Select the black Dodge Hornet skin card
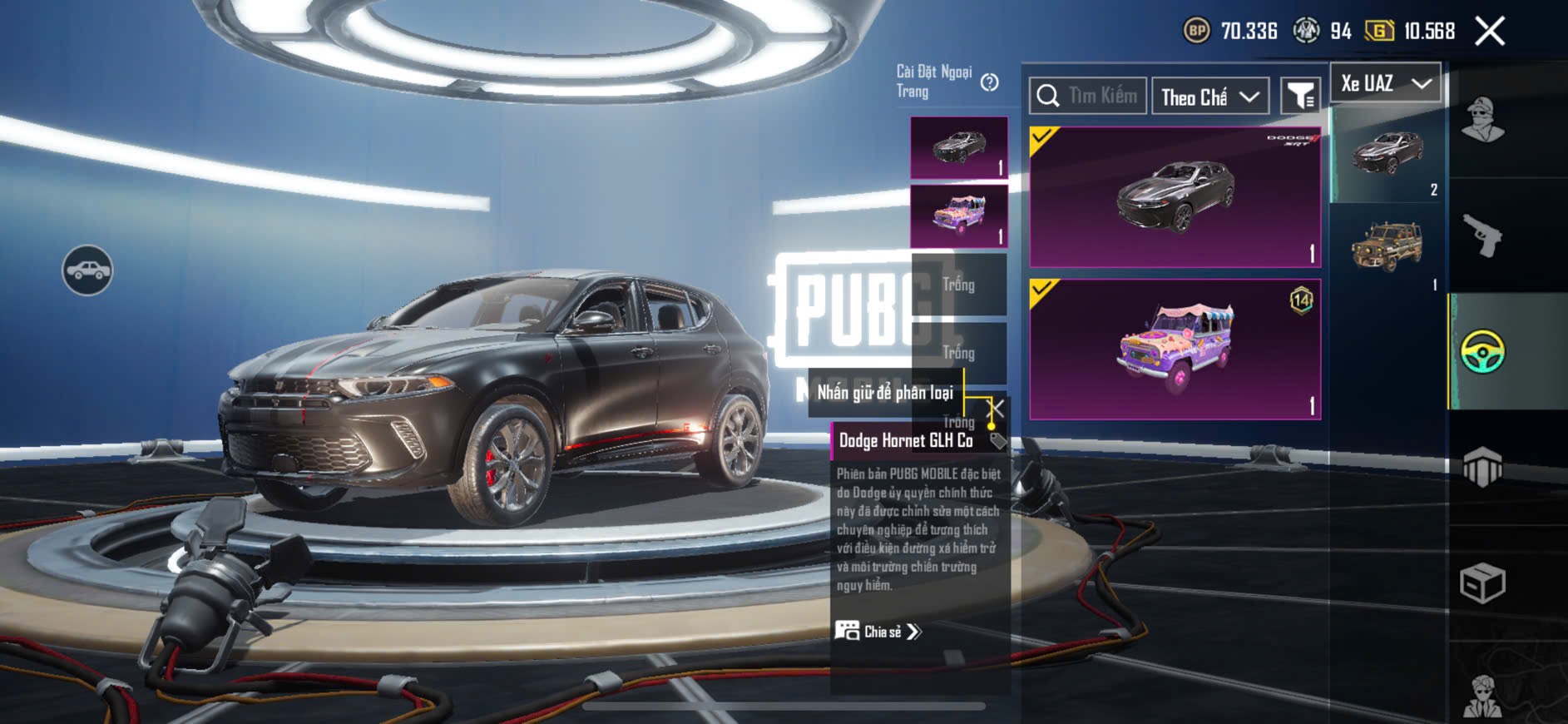The image size is (1568, 724). coord(1175,197)
